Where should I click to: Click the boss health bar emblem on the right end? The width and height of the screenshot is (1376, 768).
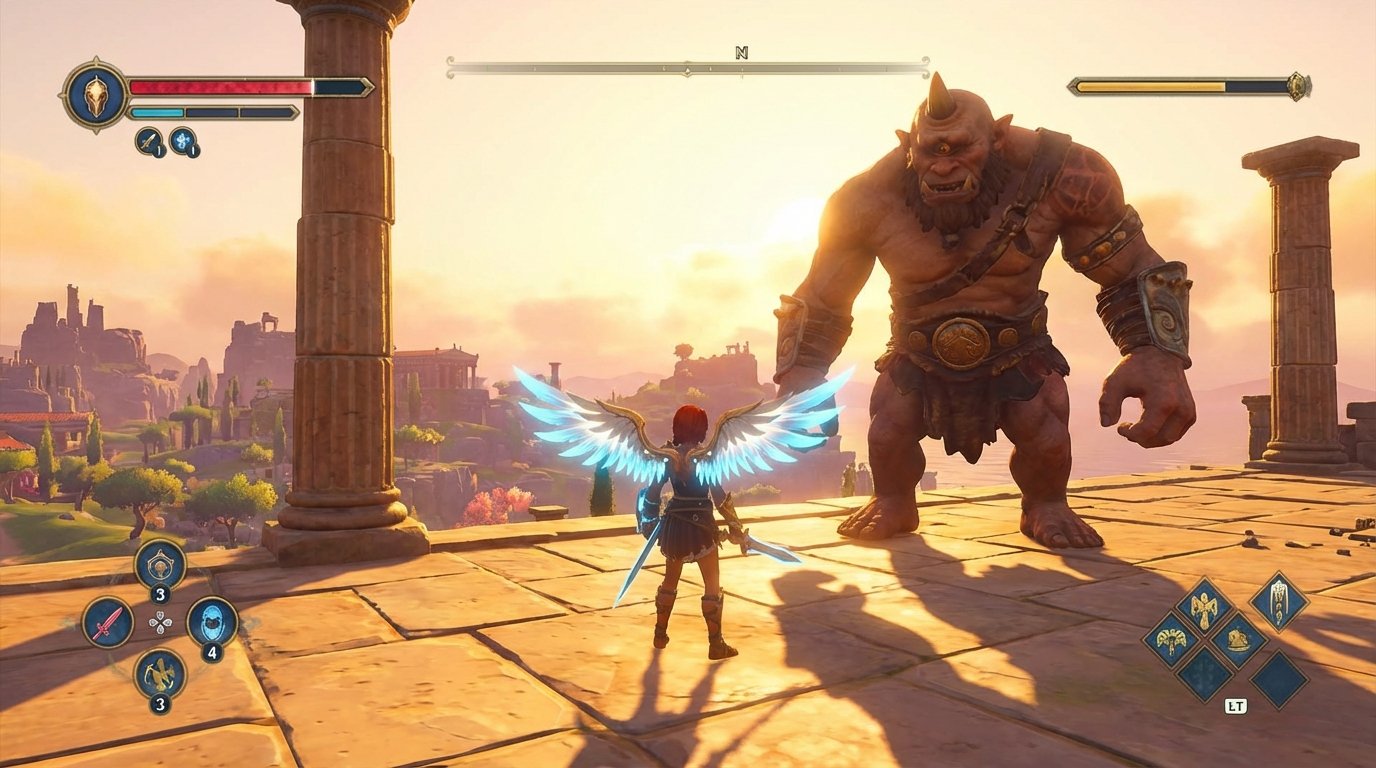(x=1297, y=87)
